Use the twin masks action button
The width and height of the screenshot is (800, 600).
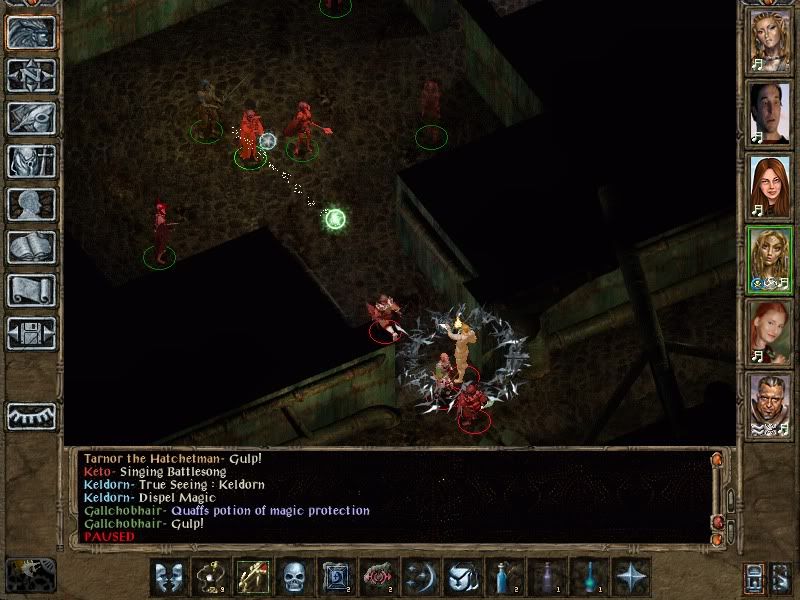(x=167, y=577)
